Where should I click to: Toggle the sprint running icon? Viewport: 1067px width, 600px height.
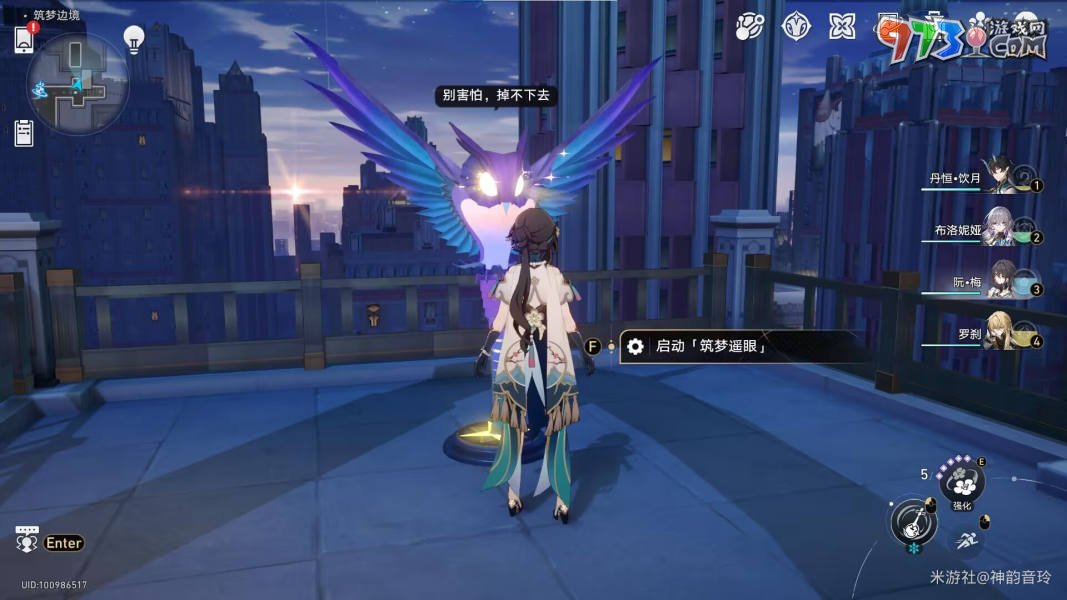click(x=966, y=541)
